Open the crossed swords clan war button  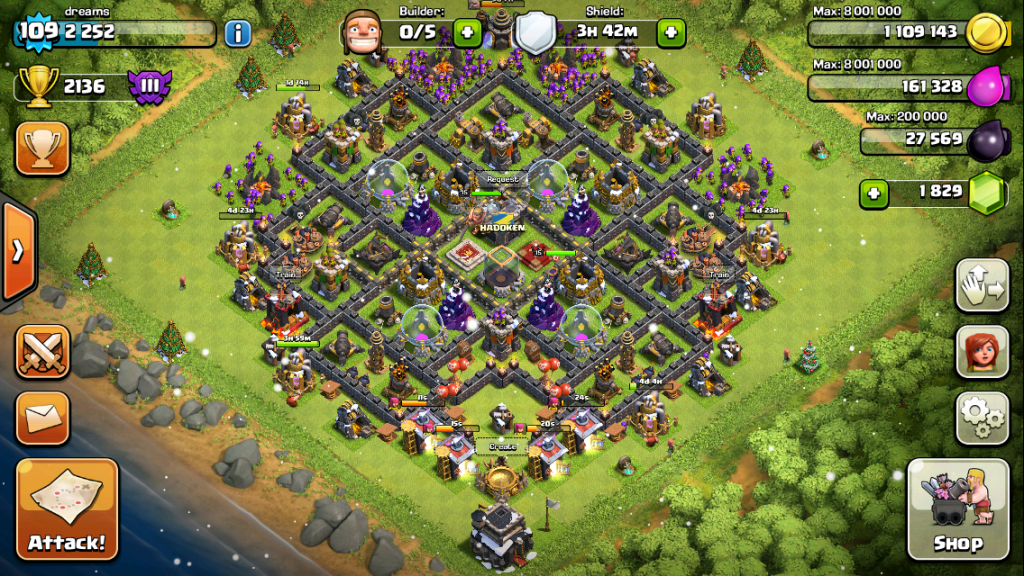pos(43,352)
